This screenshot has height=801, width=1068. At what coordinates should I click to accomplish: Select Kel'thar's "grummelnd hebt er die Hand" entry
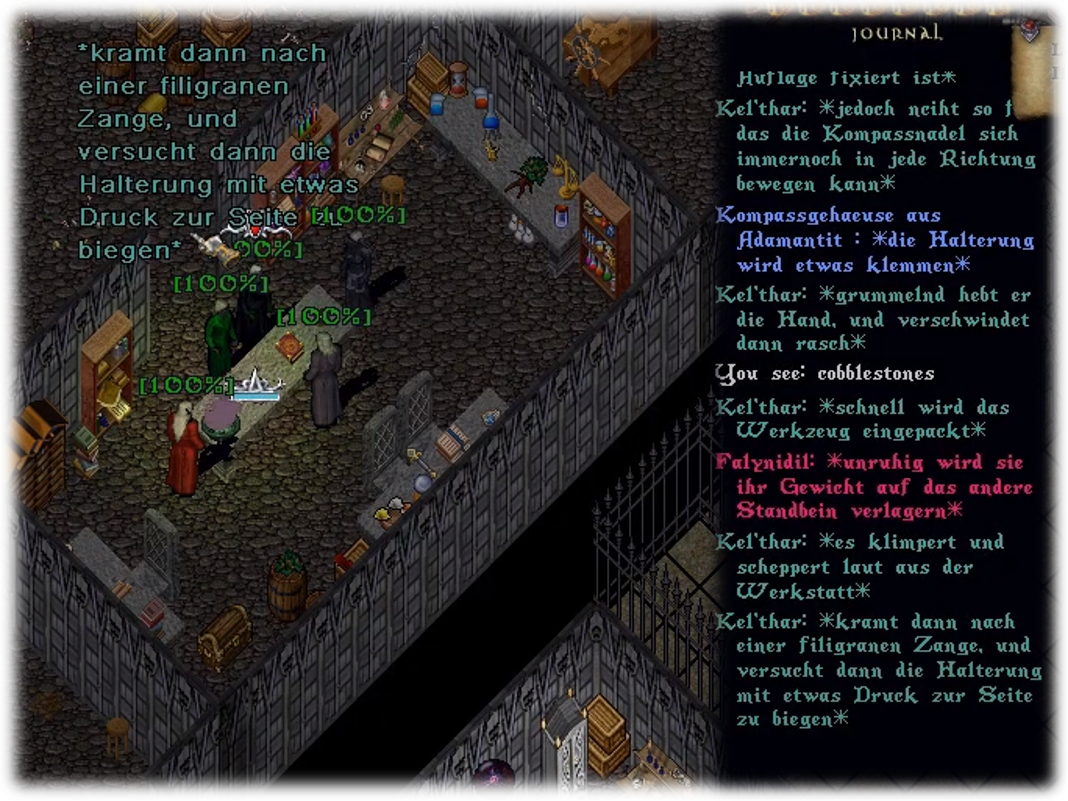click(872, 320)
